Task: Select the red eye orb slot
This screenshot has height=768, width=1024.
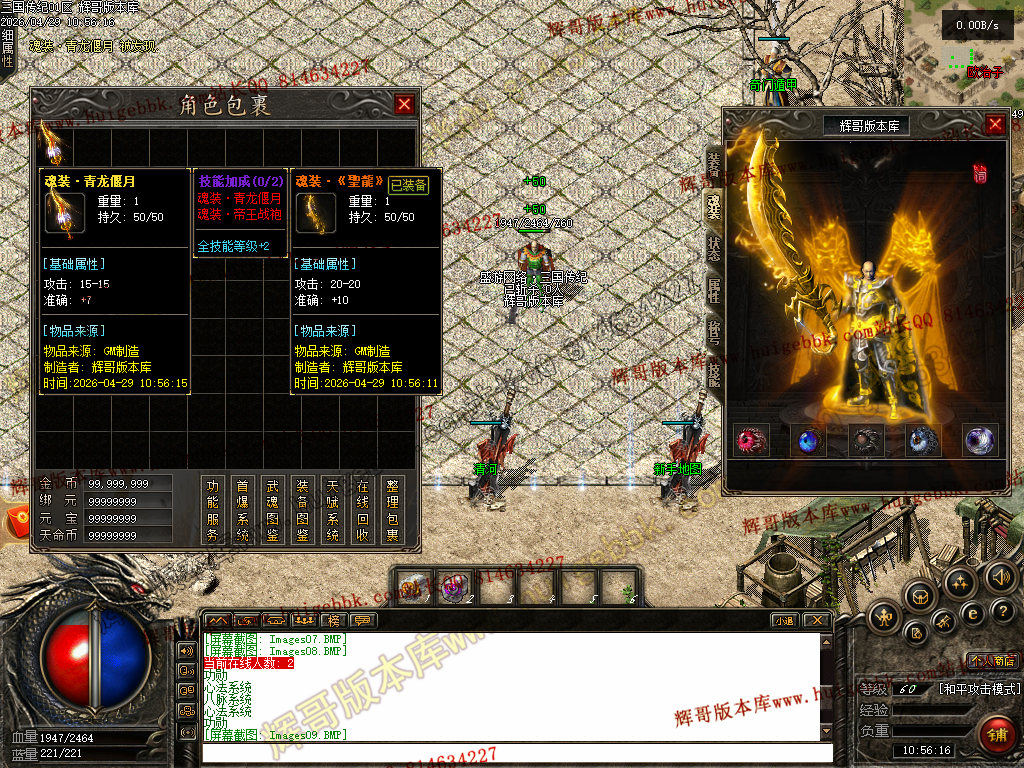Action: (751, 440)
